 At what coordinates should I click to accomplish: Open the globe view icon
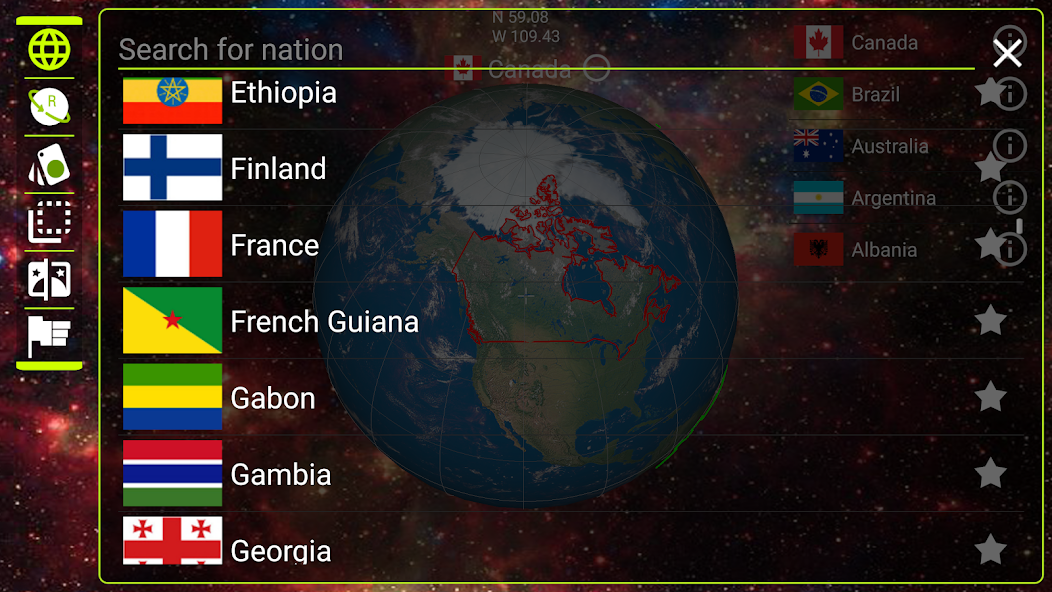(x=49, y=48)
